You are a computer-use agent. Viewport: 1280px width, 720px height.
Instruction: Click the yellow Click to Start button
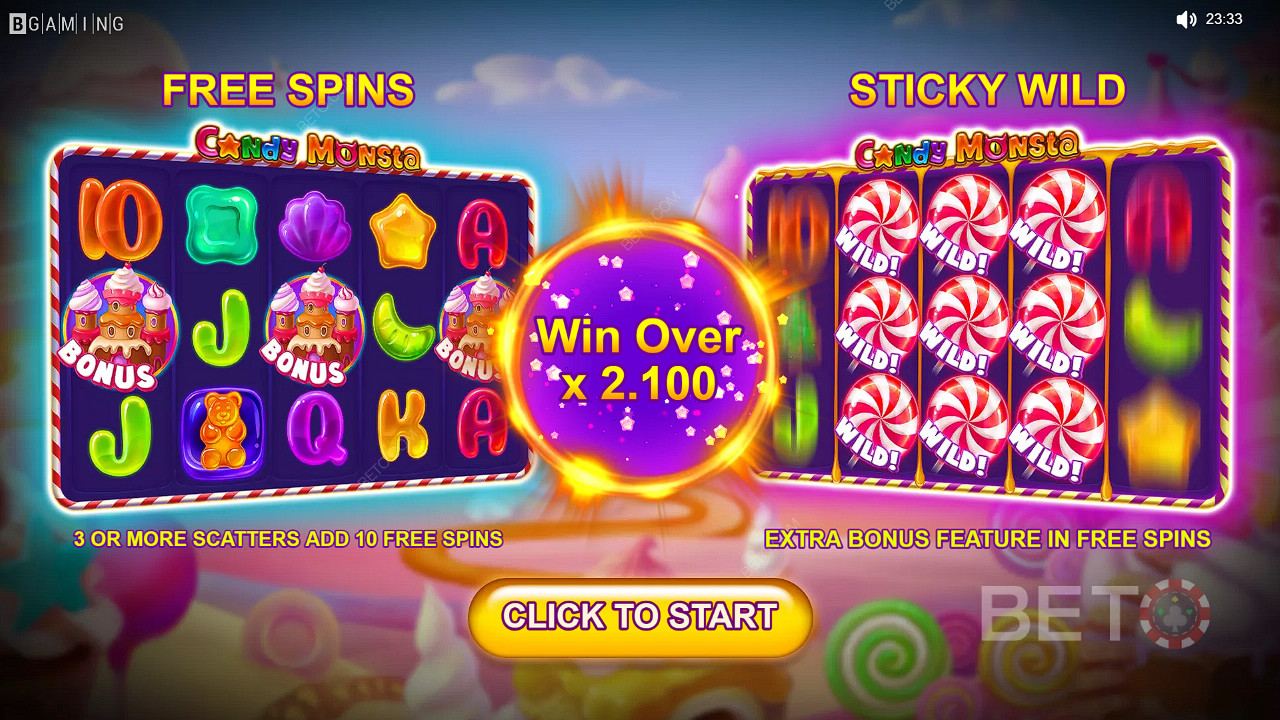[640, 617]
